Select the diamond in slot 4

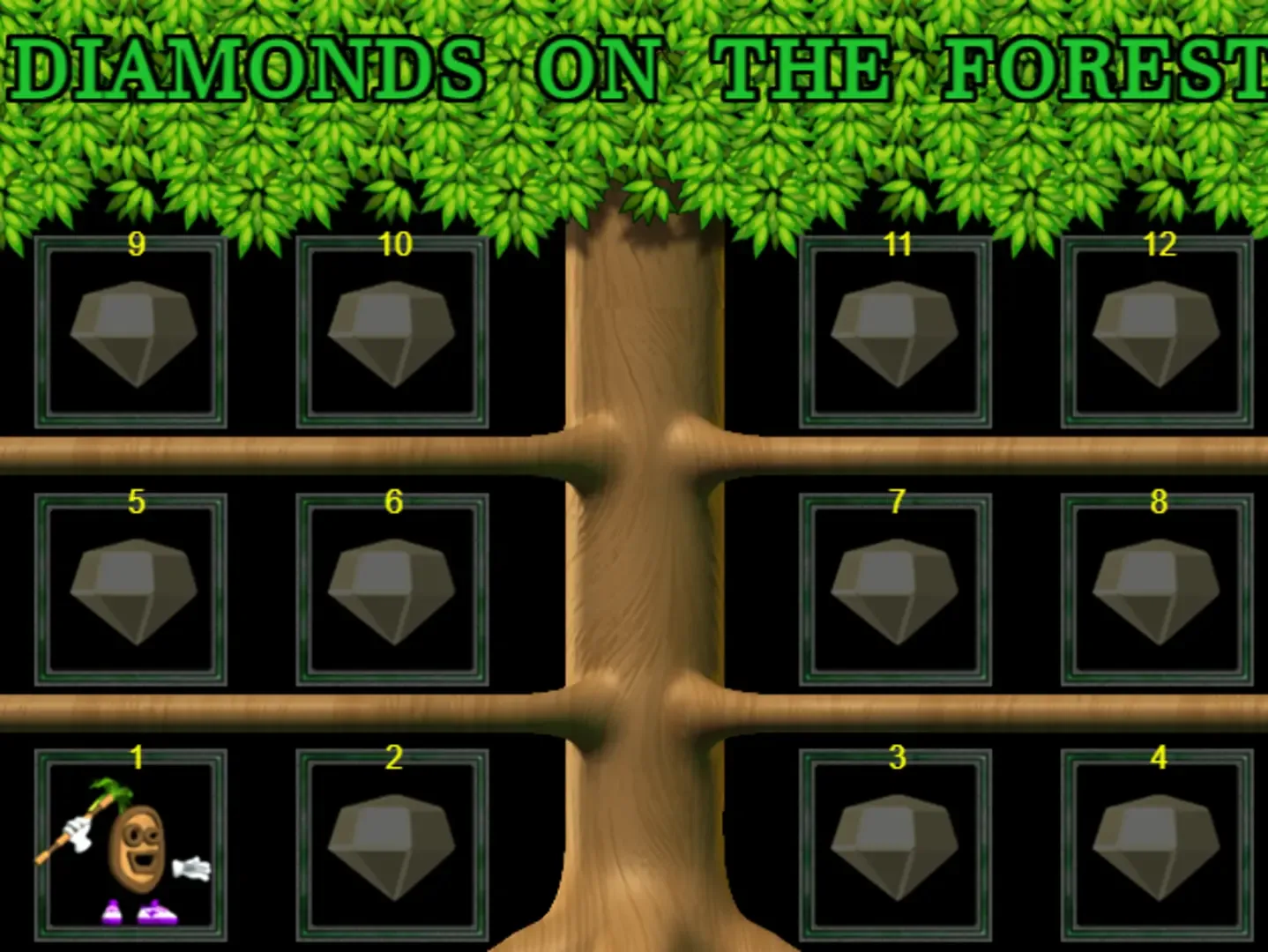coord(1156,846)
